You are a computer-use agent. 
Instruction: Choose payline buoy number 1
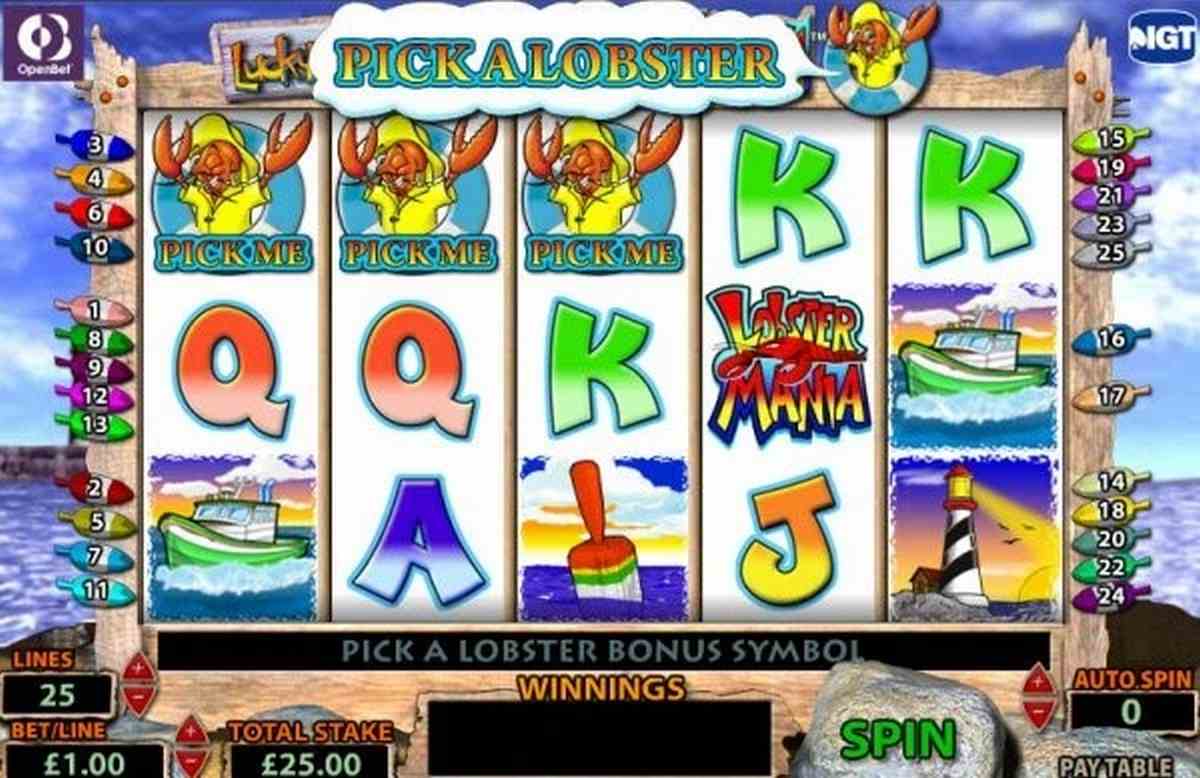(x=94, y=310)
